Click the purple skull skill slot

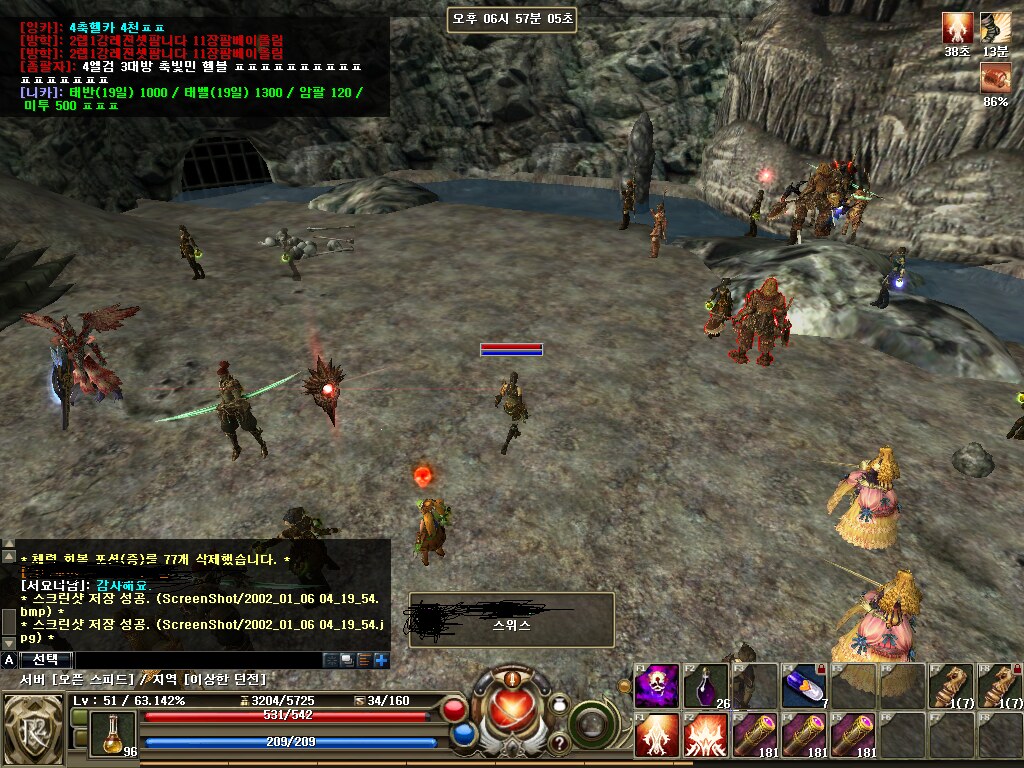pos(657,686)
